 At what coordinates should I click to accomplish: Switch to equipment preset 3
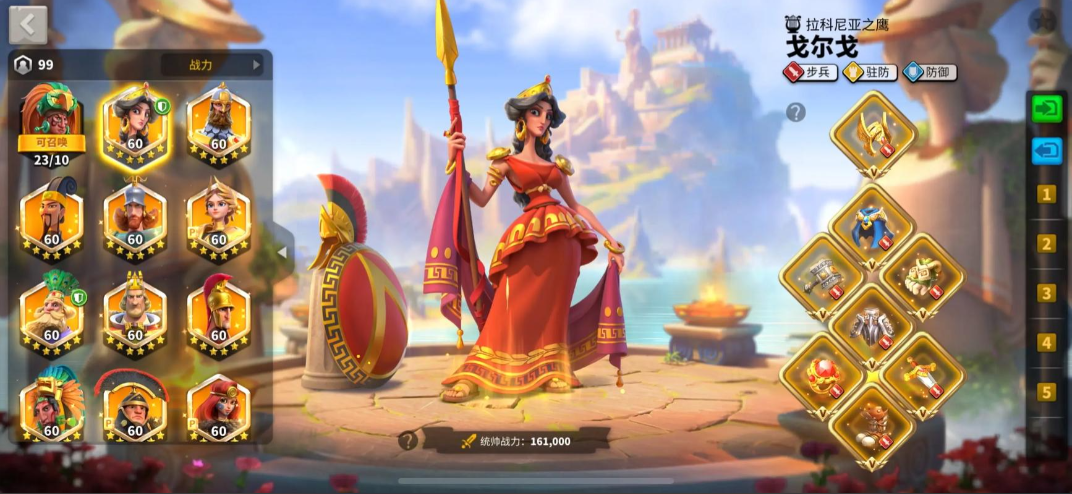(x=1046, y=293)
